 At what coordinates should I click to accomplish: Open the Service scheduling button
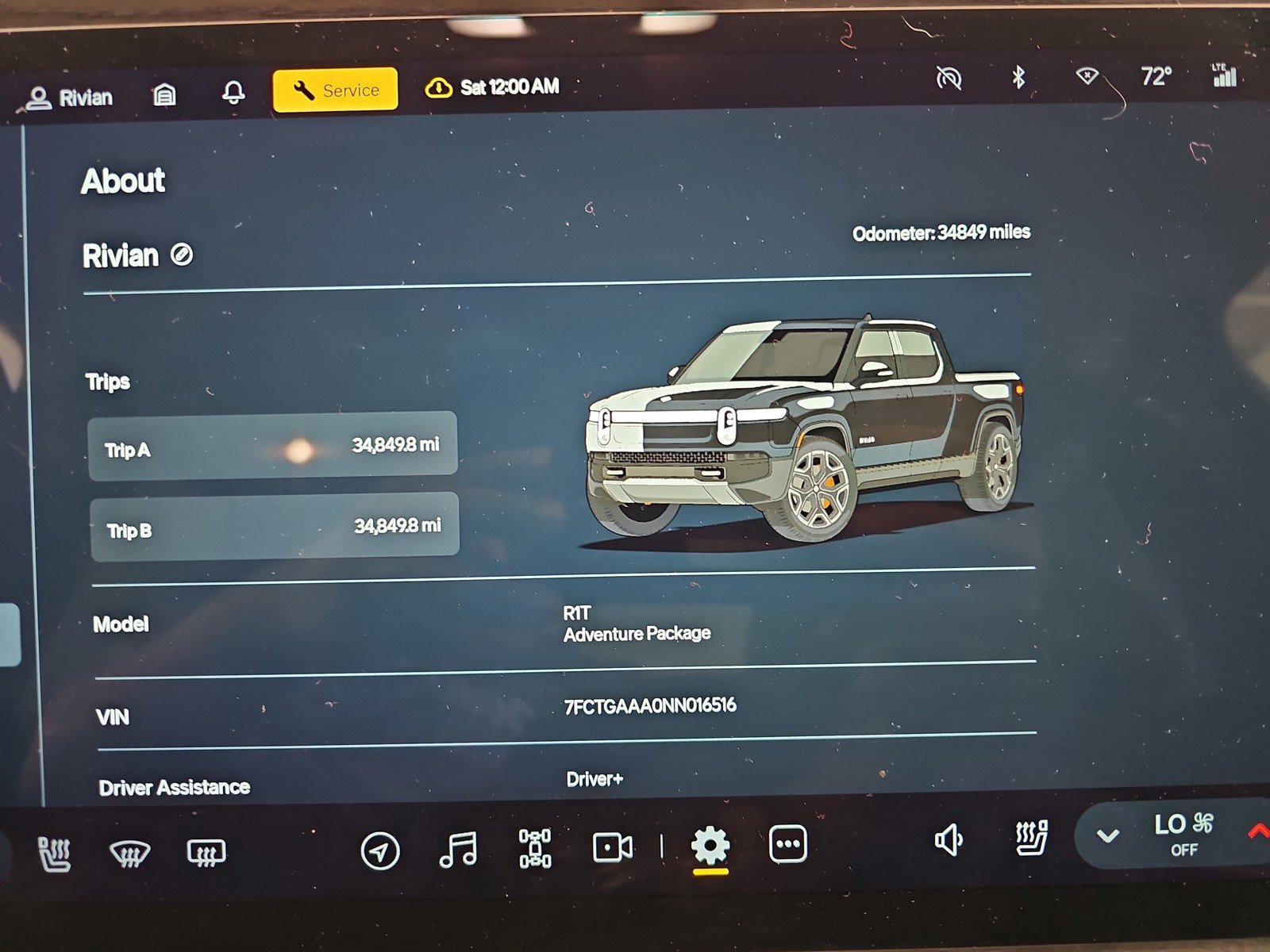[334, 89]
